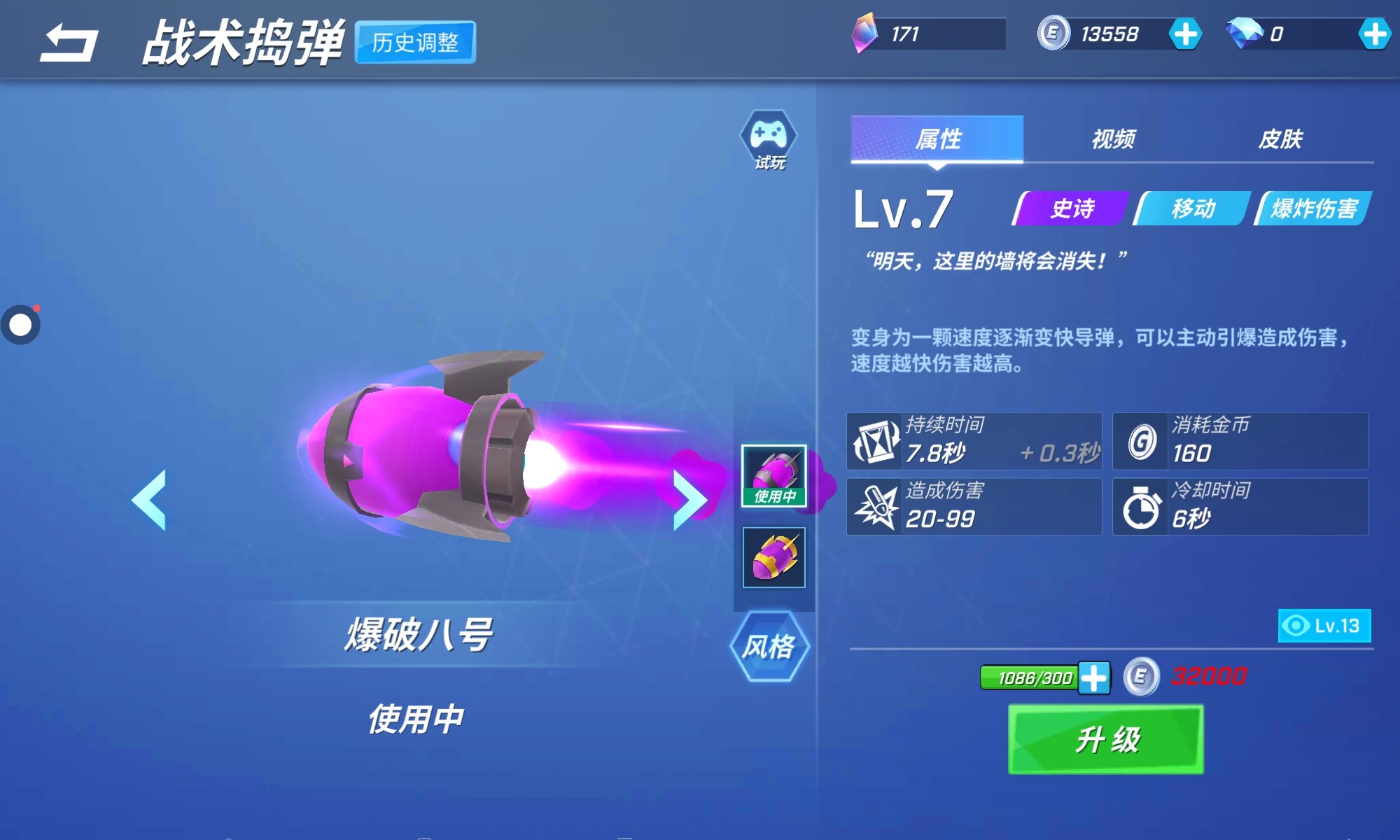
Task: Switch to the 视频 video tab
Action: coord(1113,139)
